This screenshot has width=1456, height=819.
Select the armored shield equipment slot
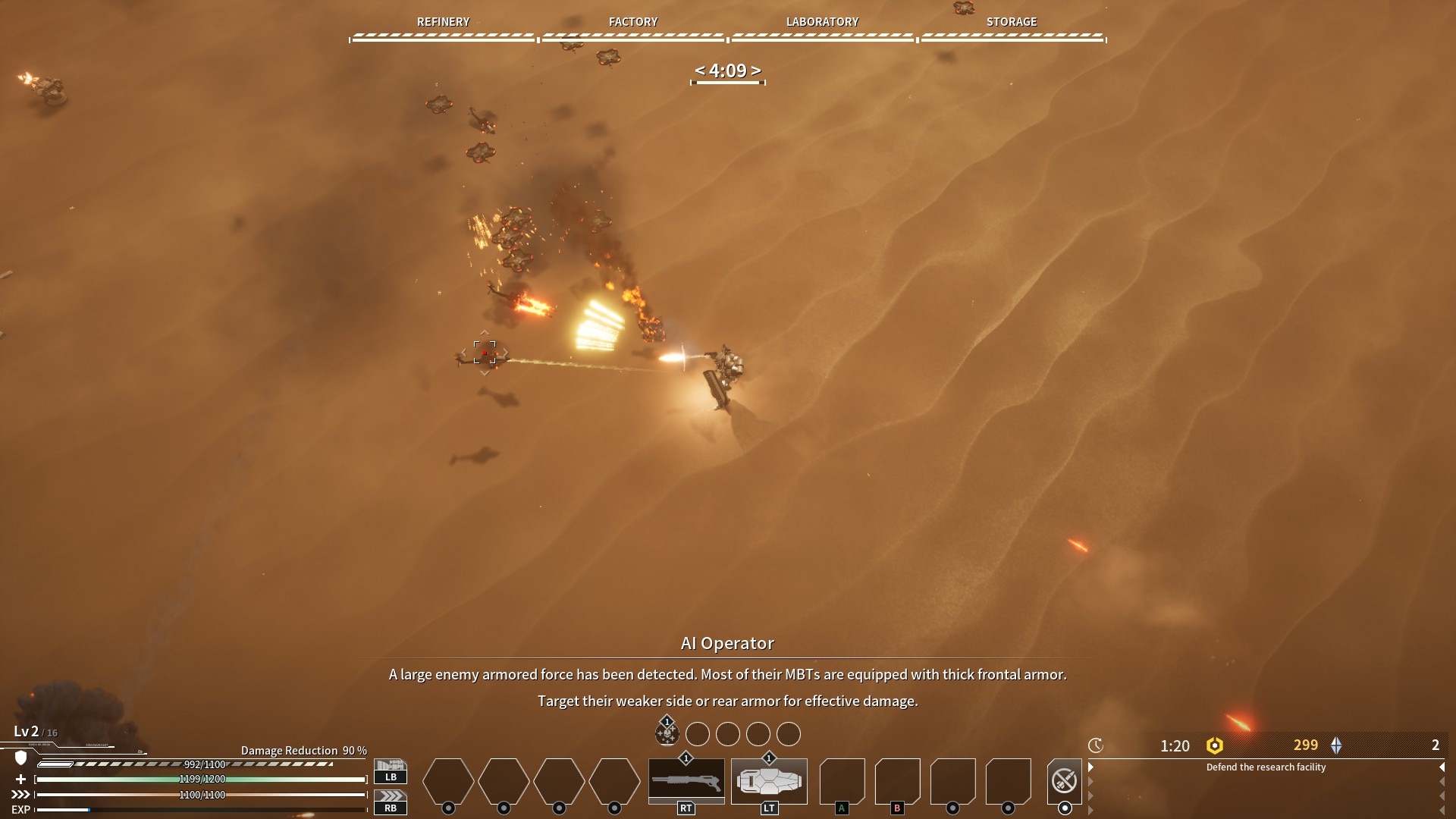click(x=768, y=780)
